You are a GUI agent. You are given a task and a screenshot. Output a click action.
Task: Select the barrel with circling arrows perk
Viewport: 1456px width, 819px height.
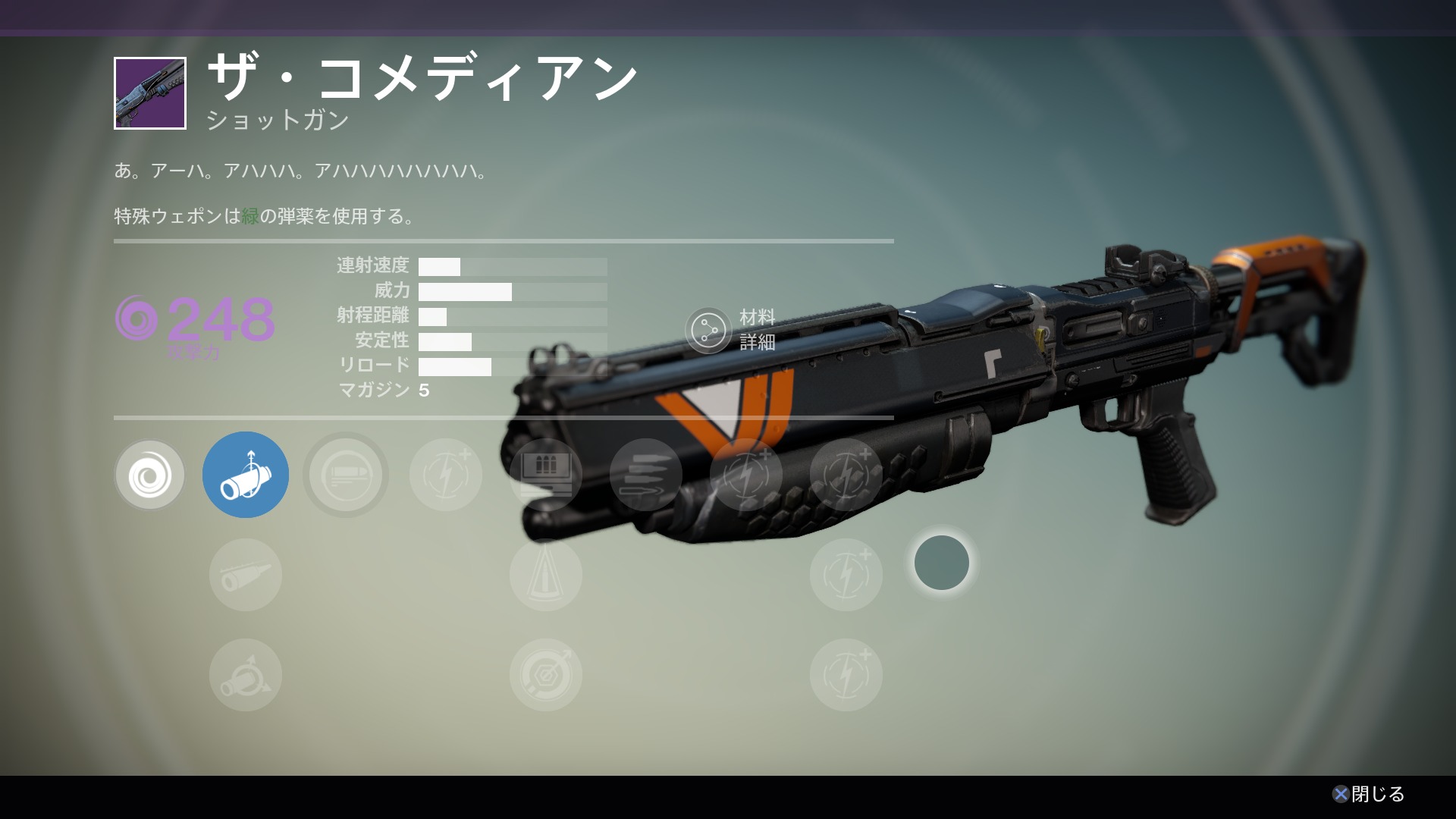pos(246,676)
